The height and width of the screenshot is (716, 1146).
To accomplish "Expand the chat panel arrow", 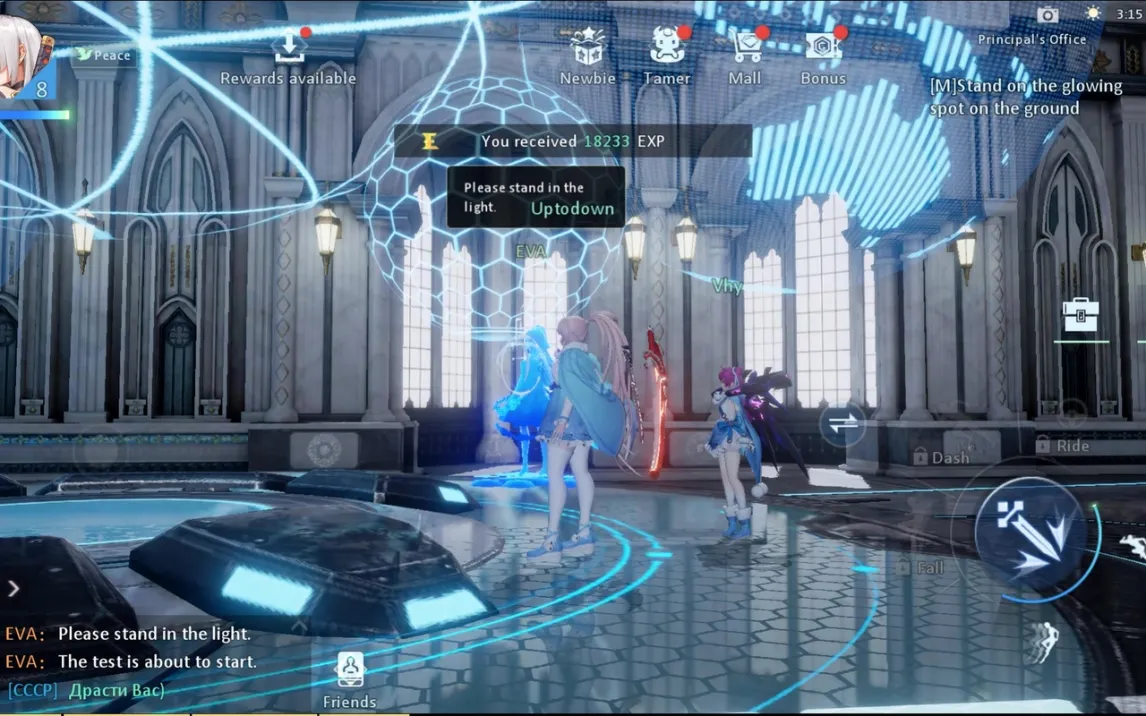I will (13, 588).
